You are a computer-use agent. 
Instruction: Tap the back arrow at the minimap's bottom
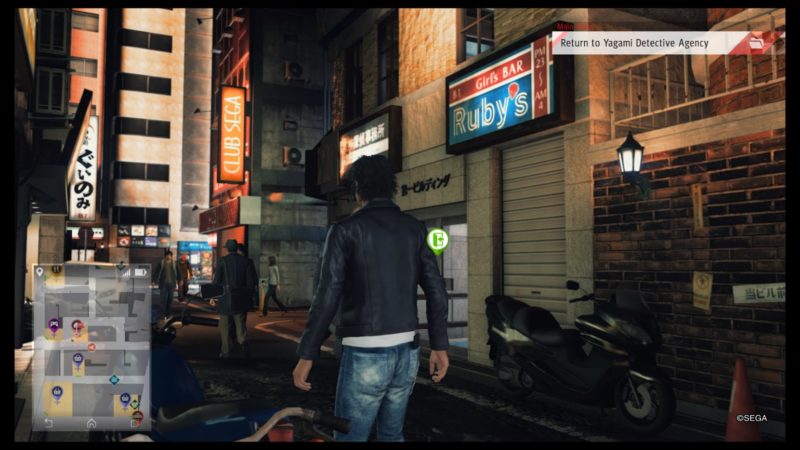point(48,422)
